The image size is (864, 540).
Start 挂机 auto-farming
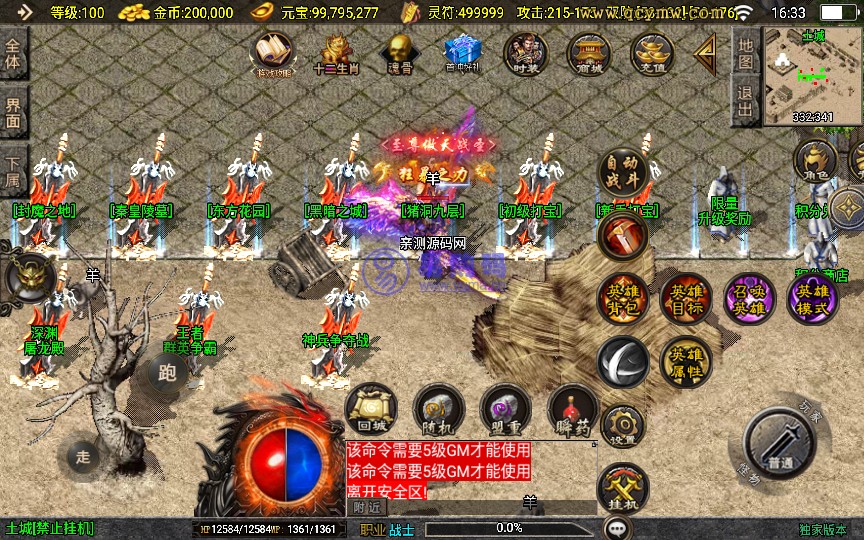click(x=623, y=490)
